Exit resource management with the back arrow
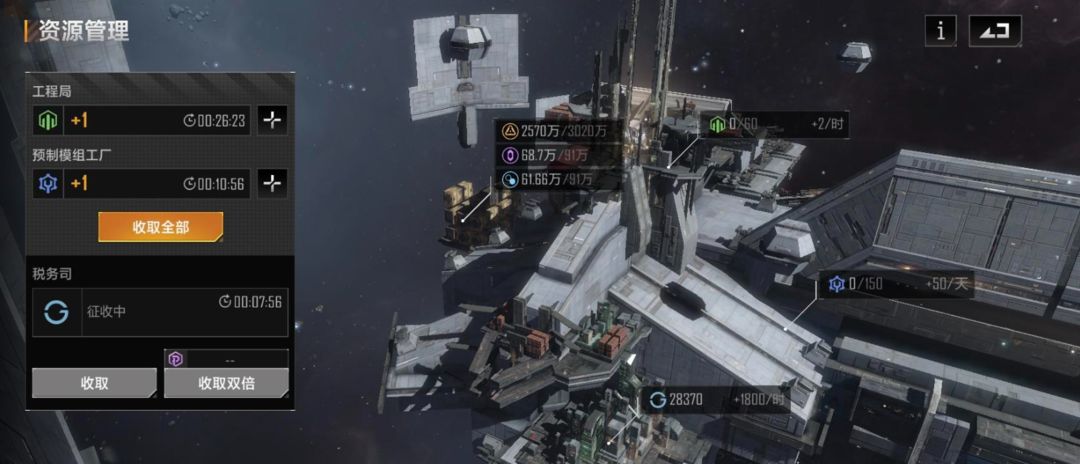Screen dimensions: 1080x464 point(994,31)
